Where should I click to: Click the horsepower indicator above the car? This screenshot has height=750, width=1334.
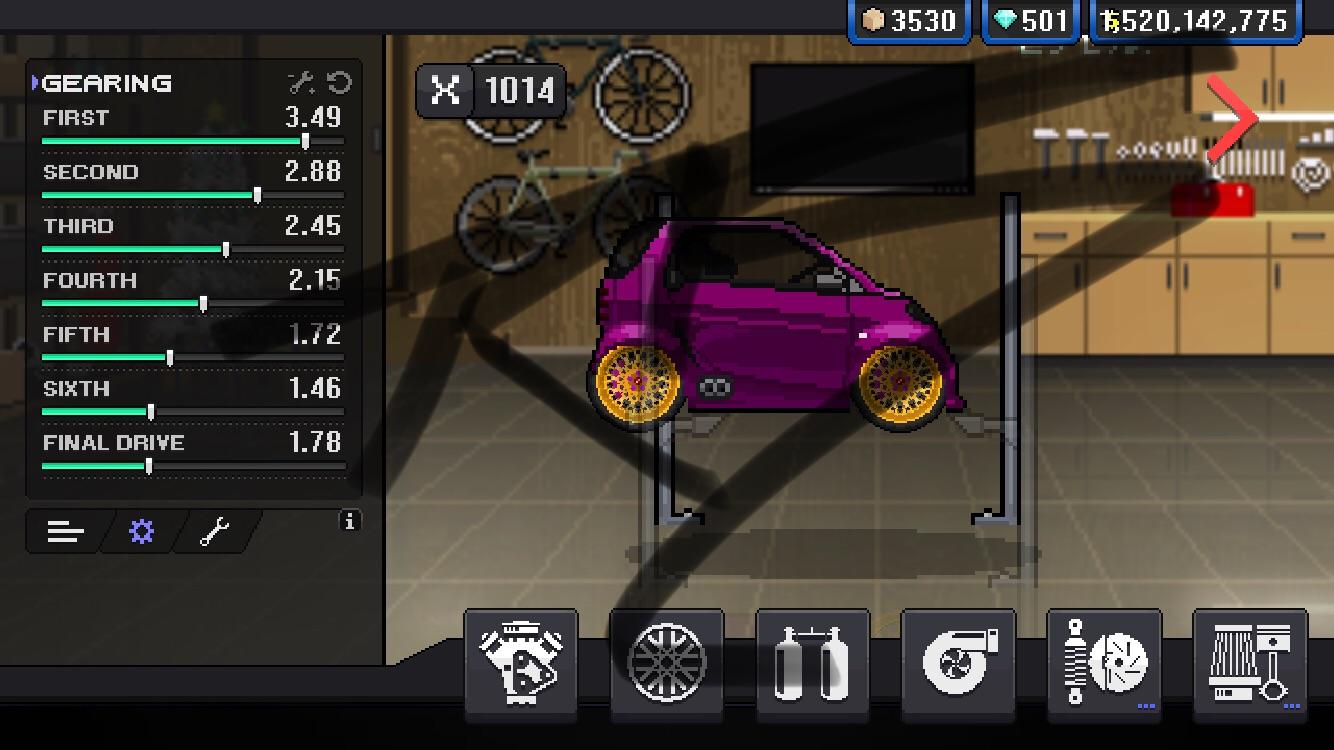pos(491,90)
